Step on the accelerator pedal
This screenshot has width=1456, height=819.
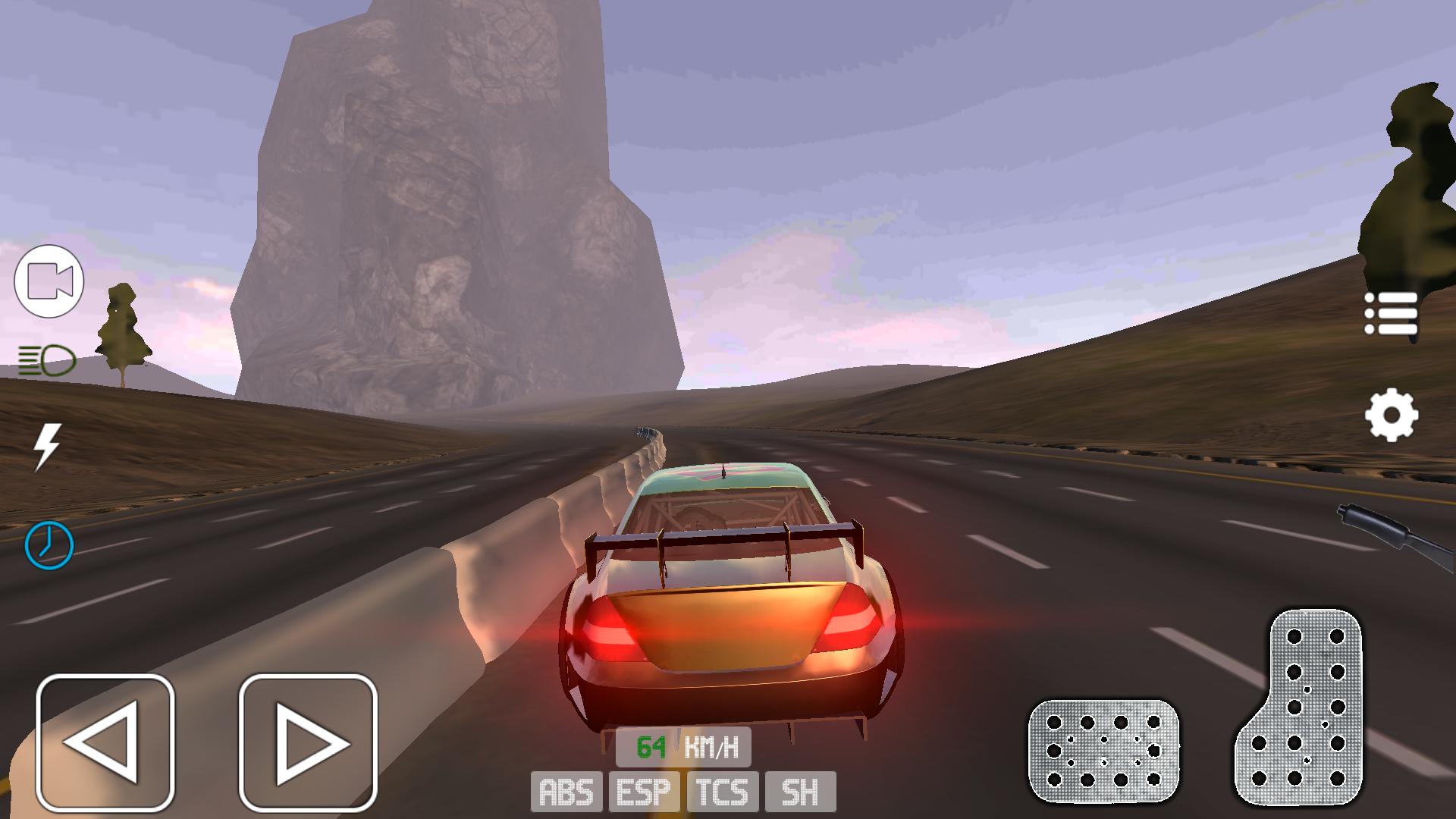pyautogui.click(x=1301, y=709)
